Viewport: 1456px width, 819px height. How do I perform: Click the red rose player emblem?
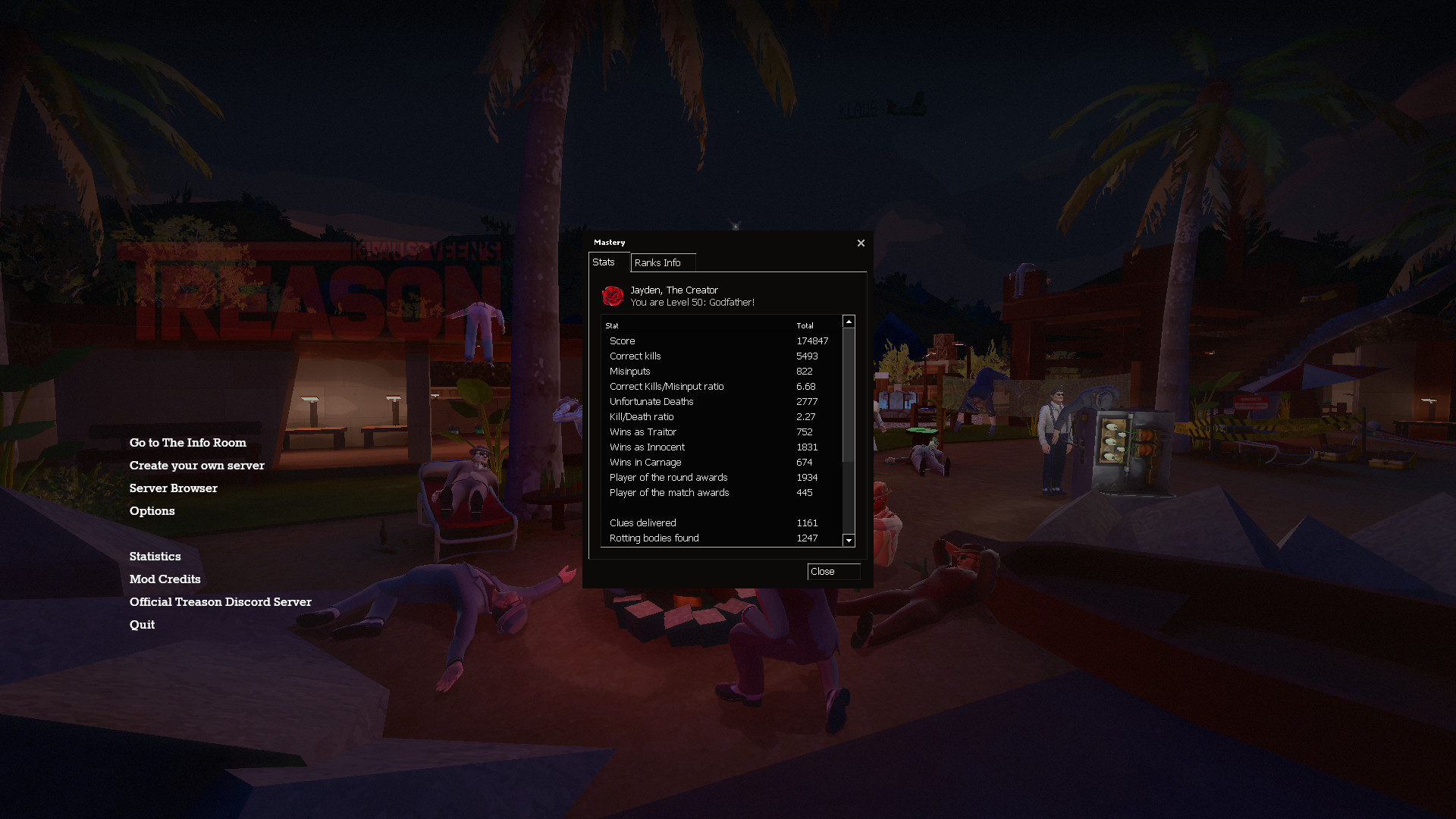point(613,296)
